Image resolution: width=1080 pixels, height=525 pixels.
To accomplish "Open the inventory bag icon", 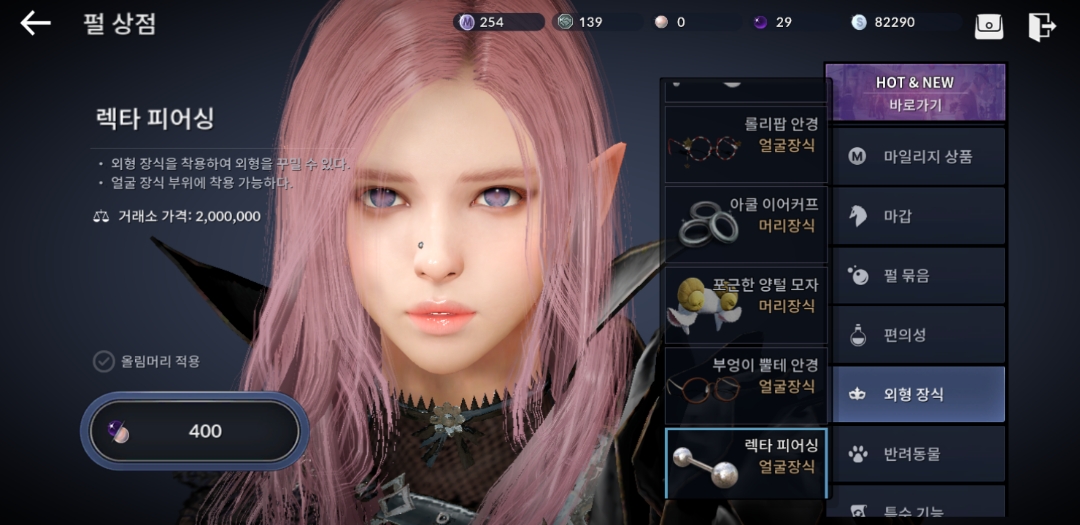I will [x=989, y=26].
